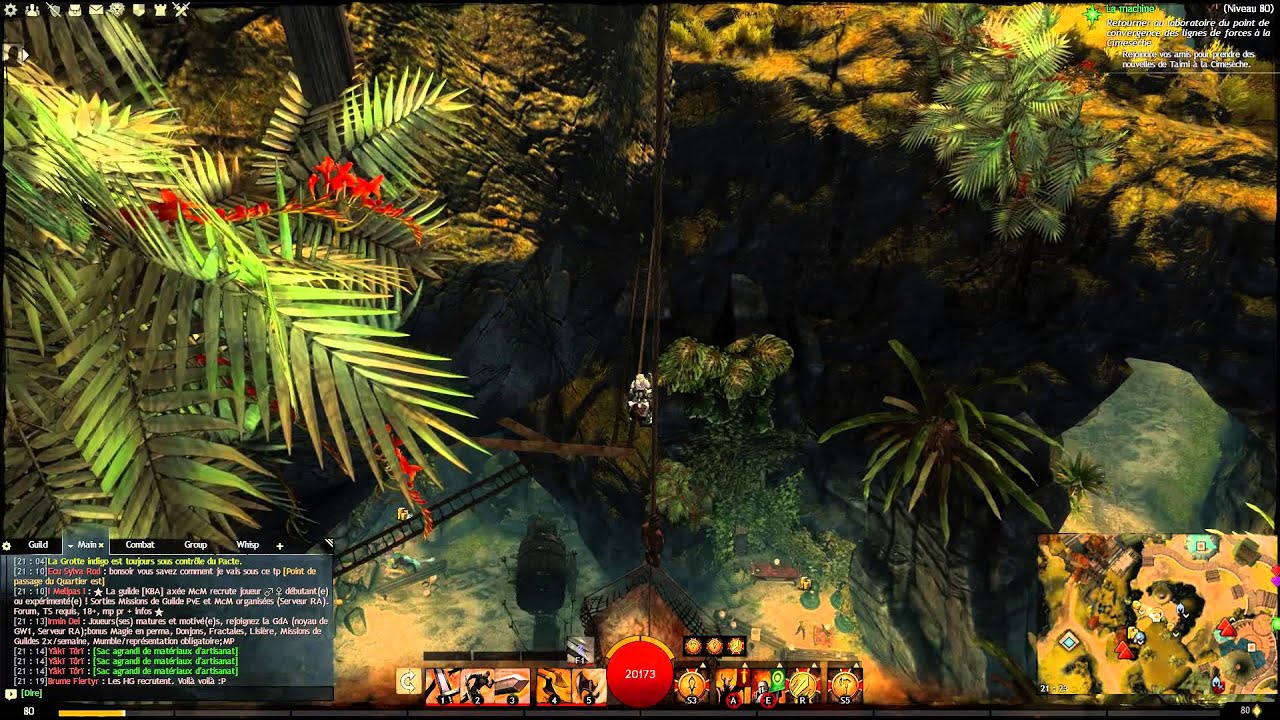Switch to the Combat chat tab
Screen dimensions: 1280x720
pyautogui.click(x=140, y=545)
